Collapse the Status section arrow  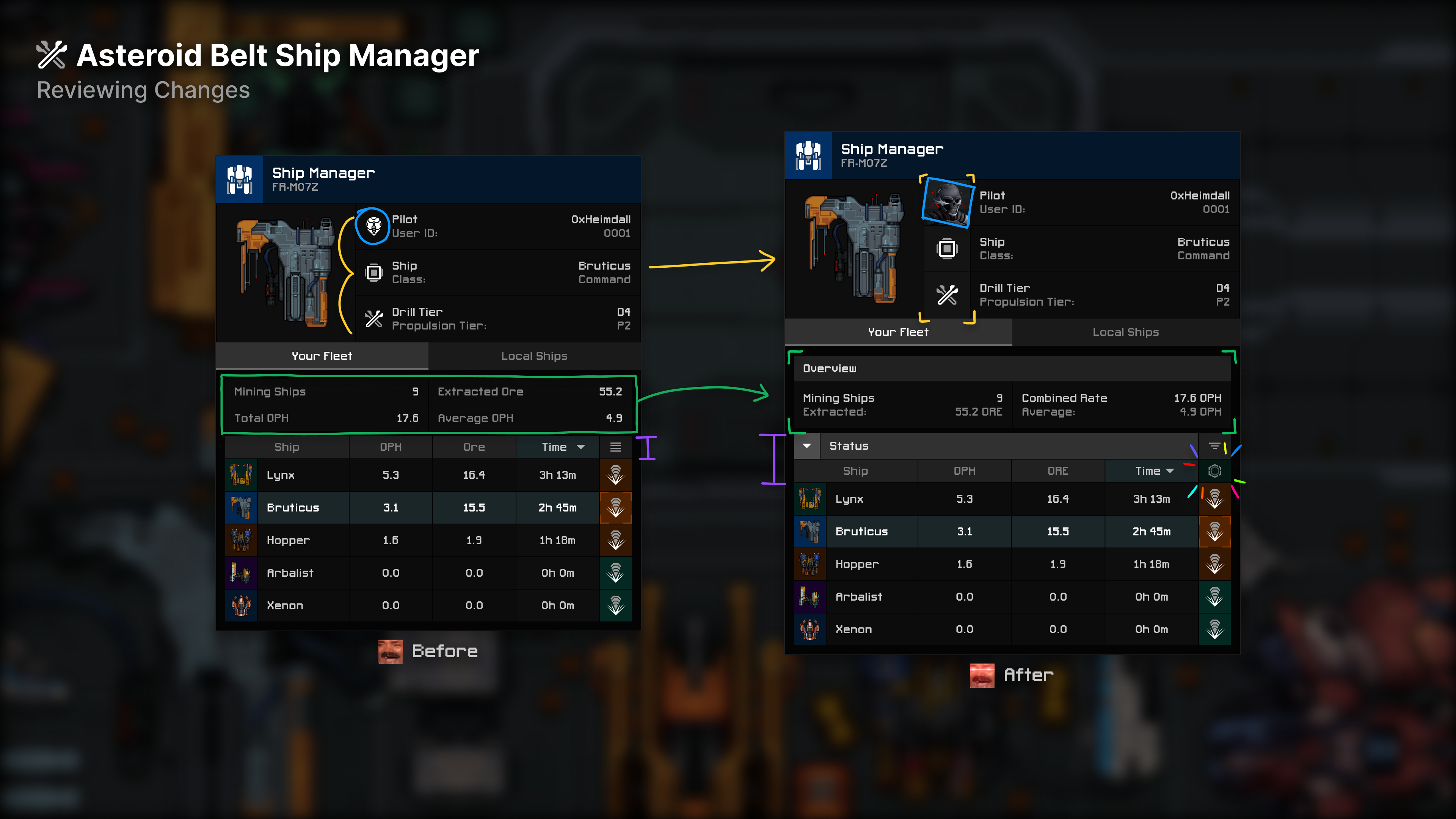806,446
